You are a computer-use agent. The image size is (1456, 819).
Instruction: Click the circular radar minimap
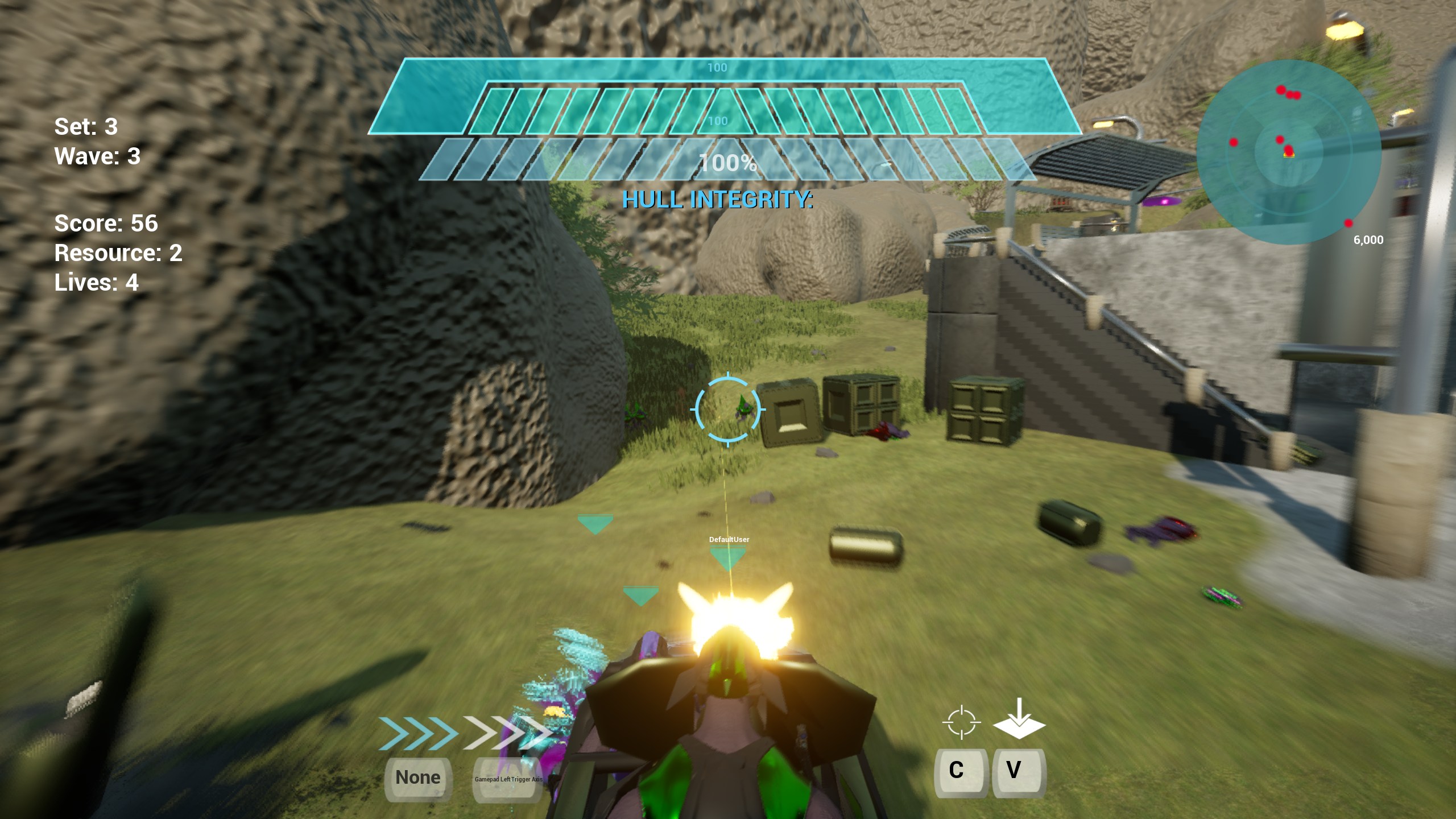tap(1289, 152)
